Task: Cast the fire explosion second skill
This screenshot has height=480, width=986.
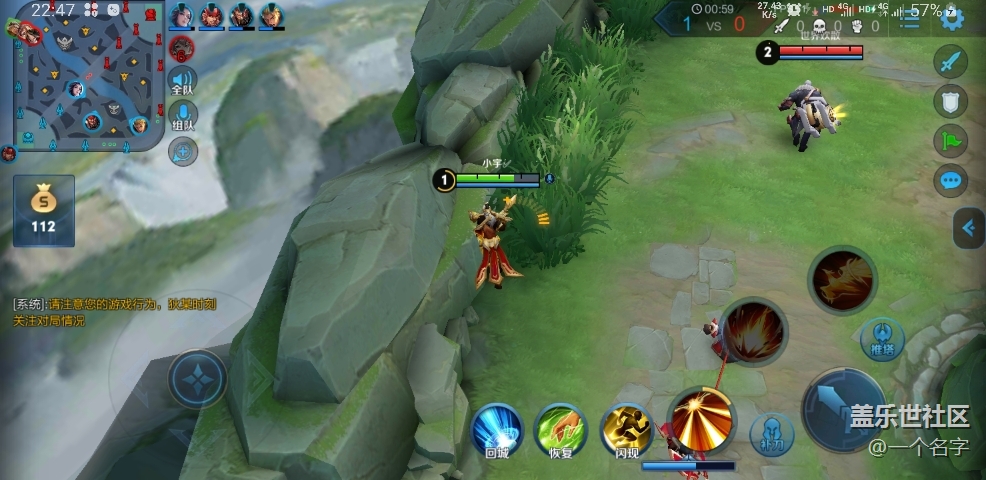Action: coord(754,332)
